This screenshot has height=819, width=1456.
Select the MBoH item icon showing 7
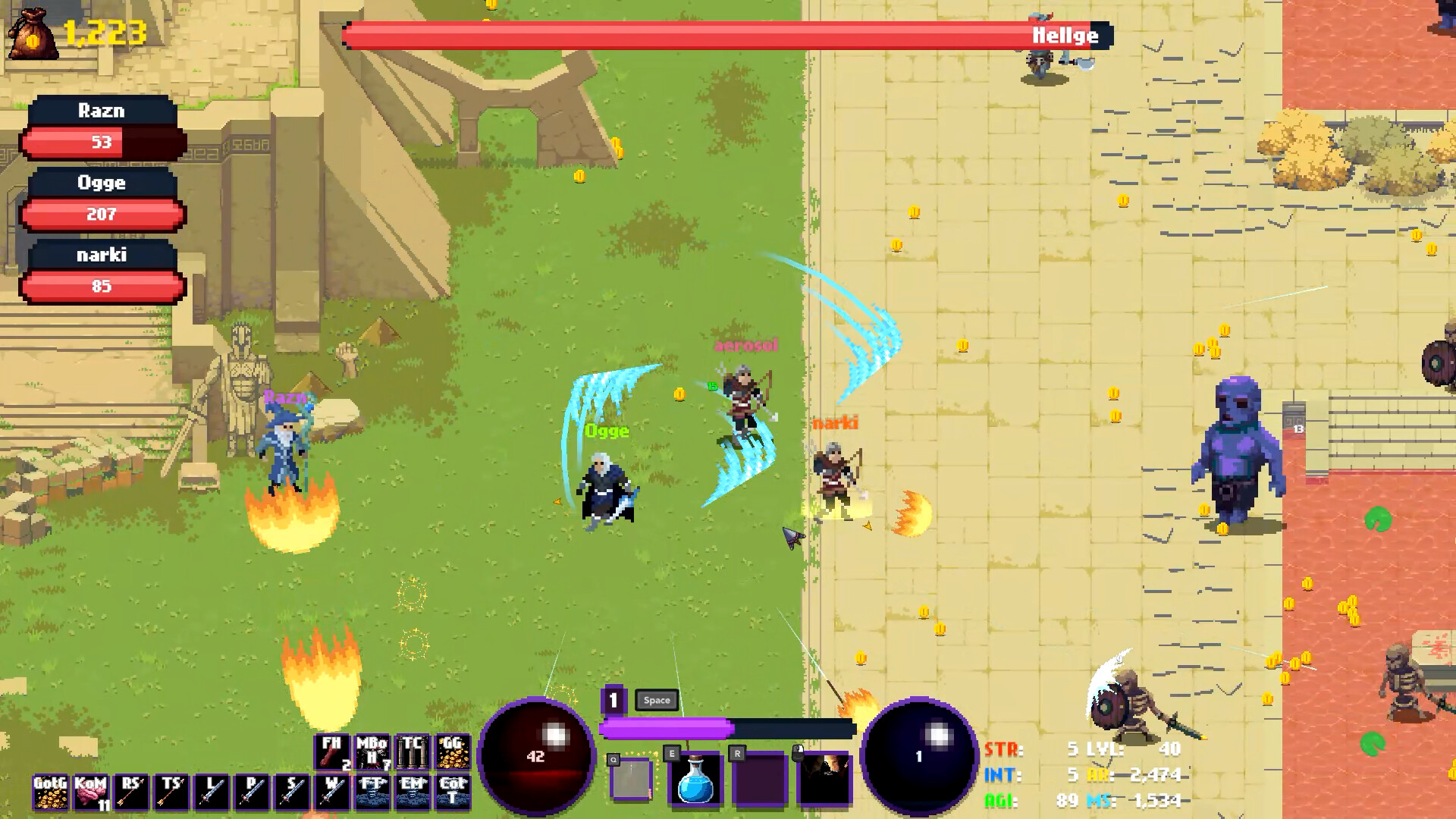[x=372, y=752]
